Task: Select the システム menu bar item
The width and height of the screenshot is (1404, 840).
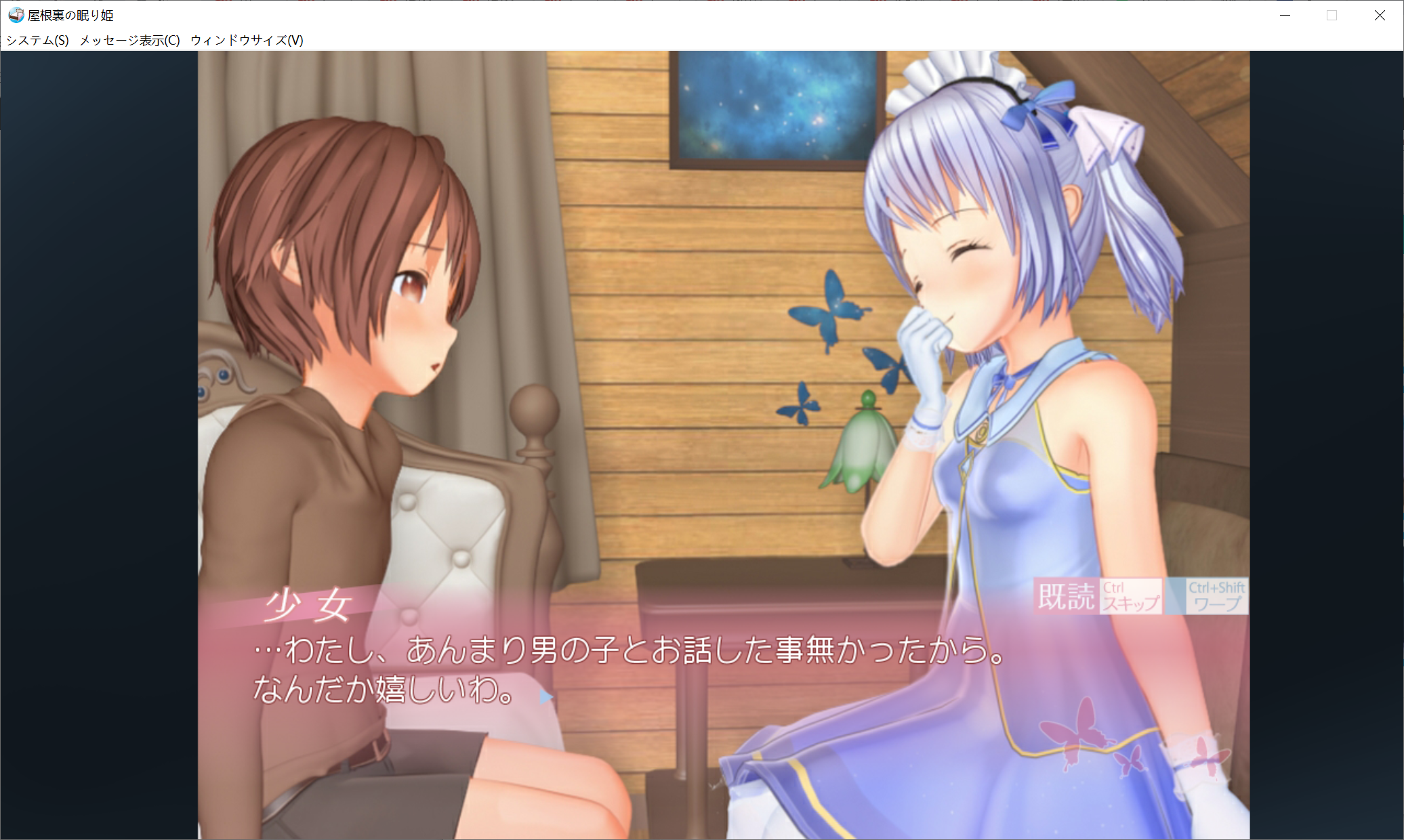Action: click(35, 40)
